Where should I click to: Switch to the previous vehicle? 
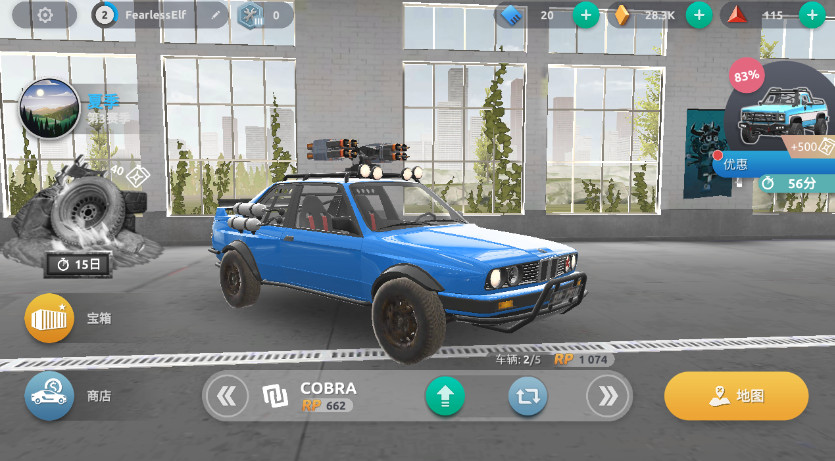pyautogui.click(x=227, y=397)
